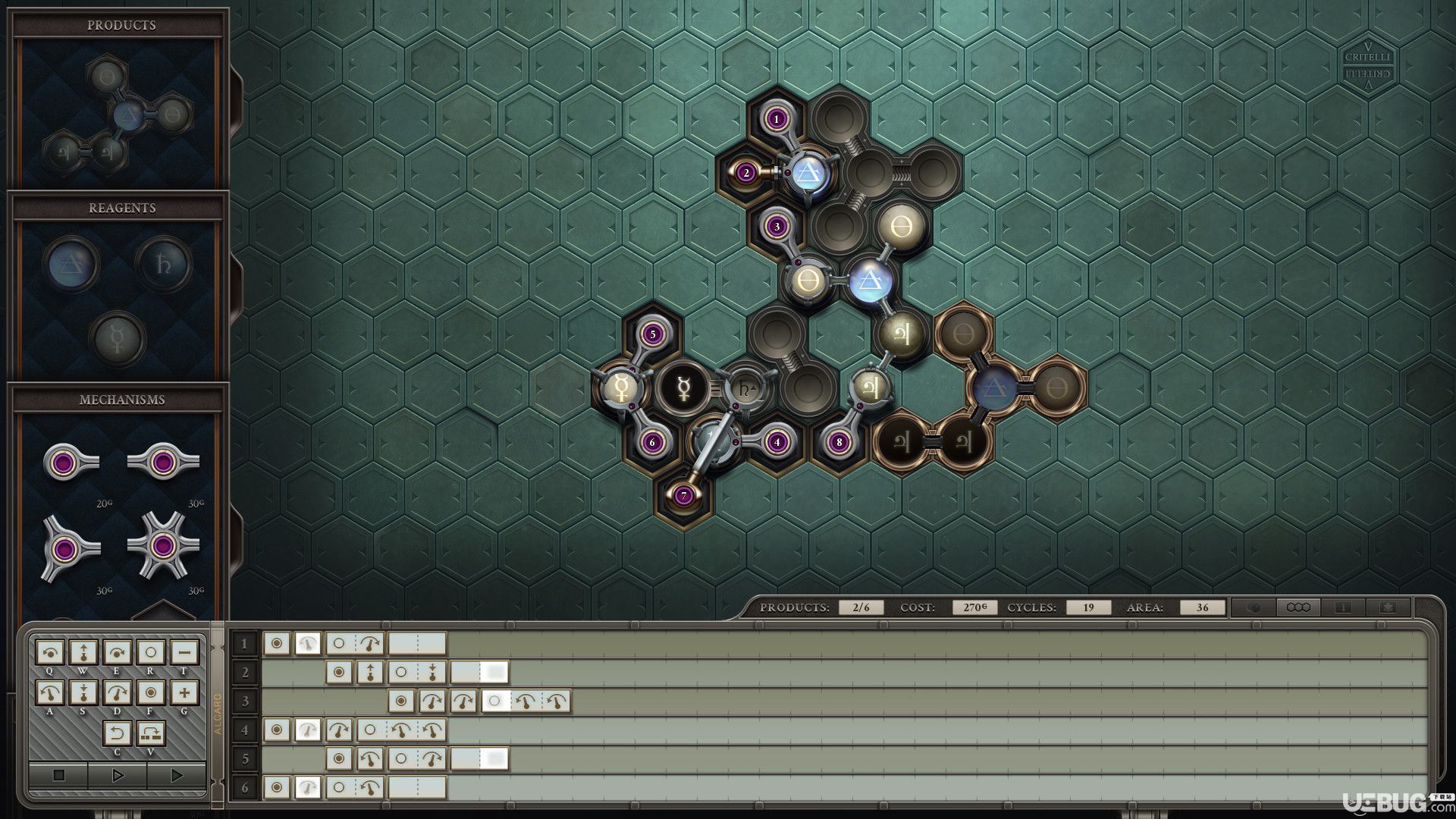Pick the retract arm instruction above S
1456x819 pixels.
(83, 692)
